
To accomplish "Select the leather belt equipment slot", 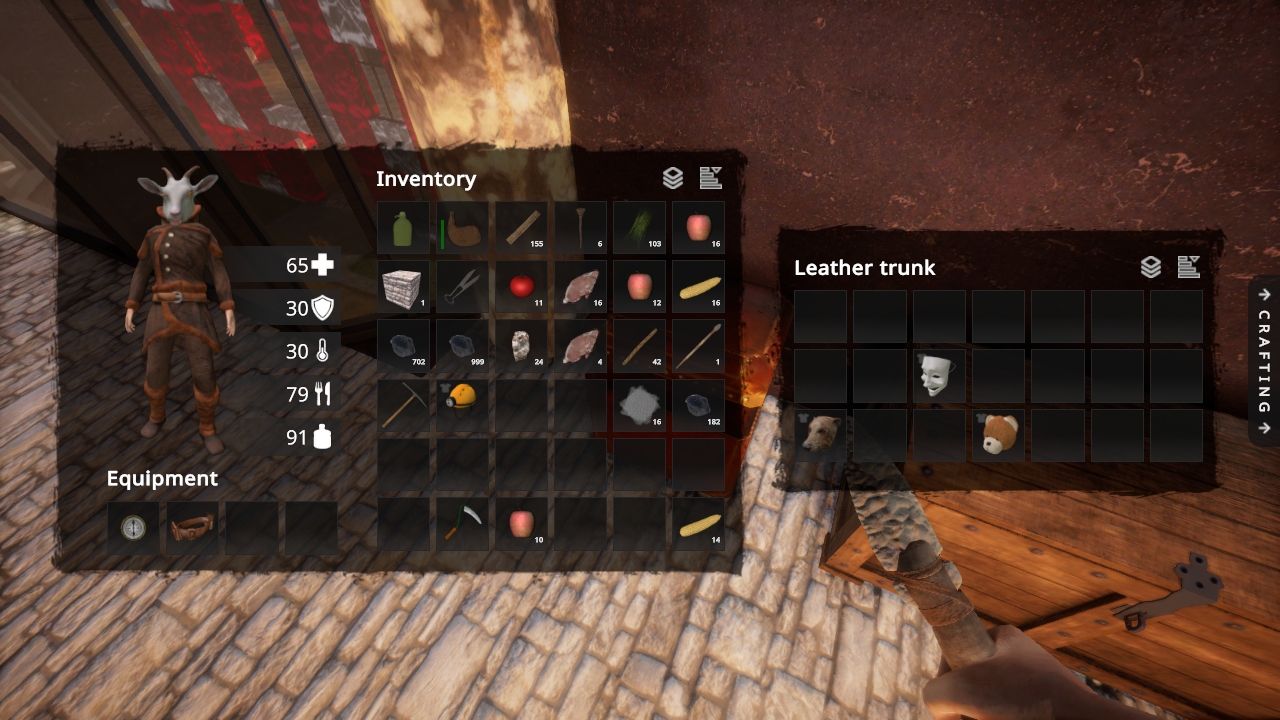I will coord(192,528).
